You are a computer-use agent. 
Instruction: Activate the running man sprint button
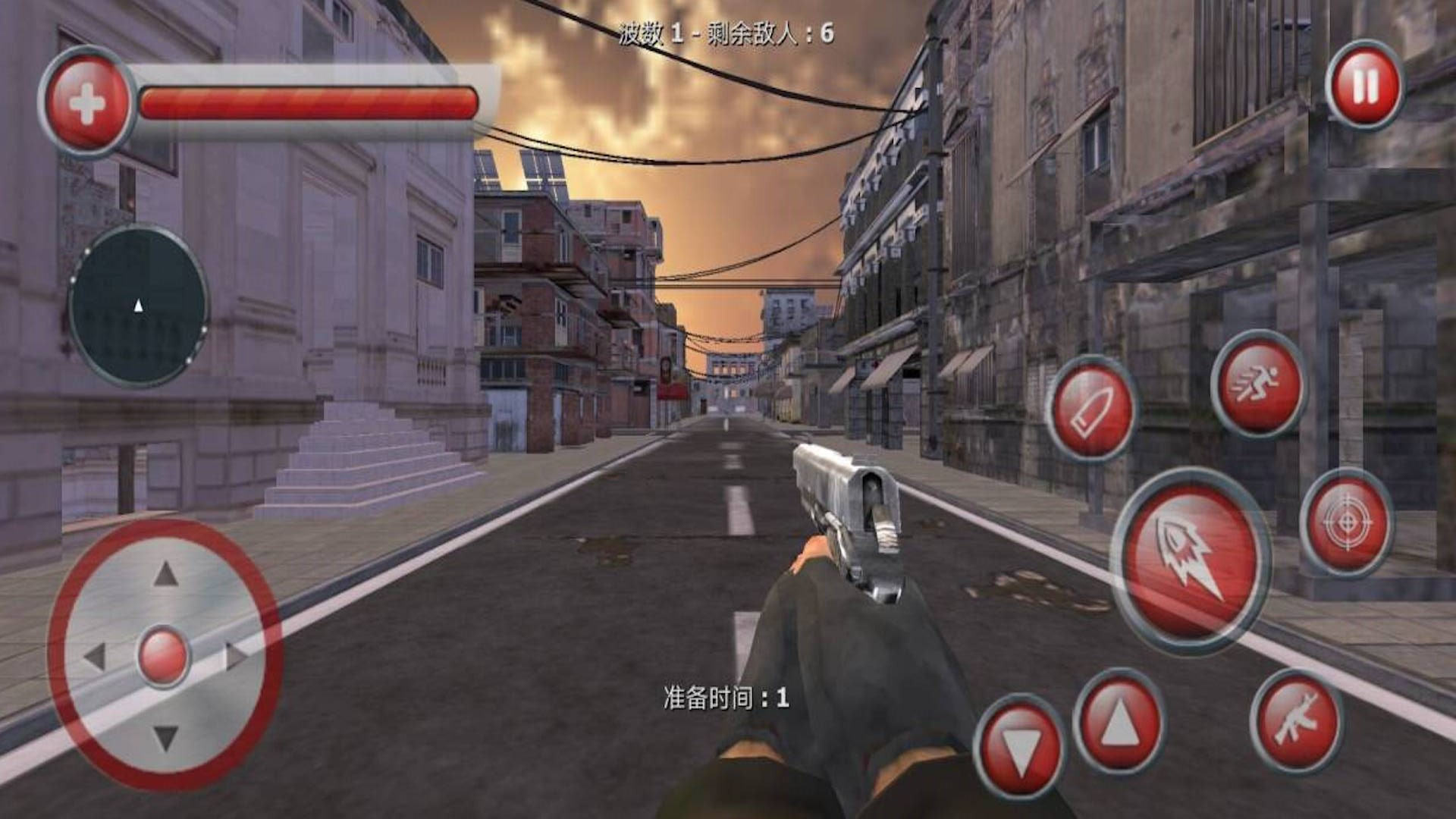[1258, 384]
